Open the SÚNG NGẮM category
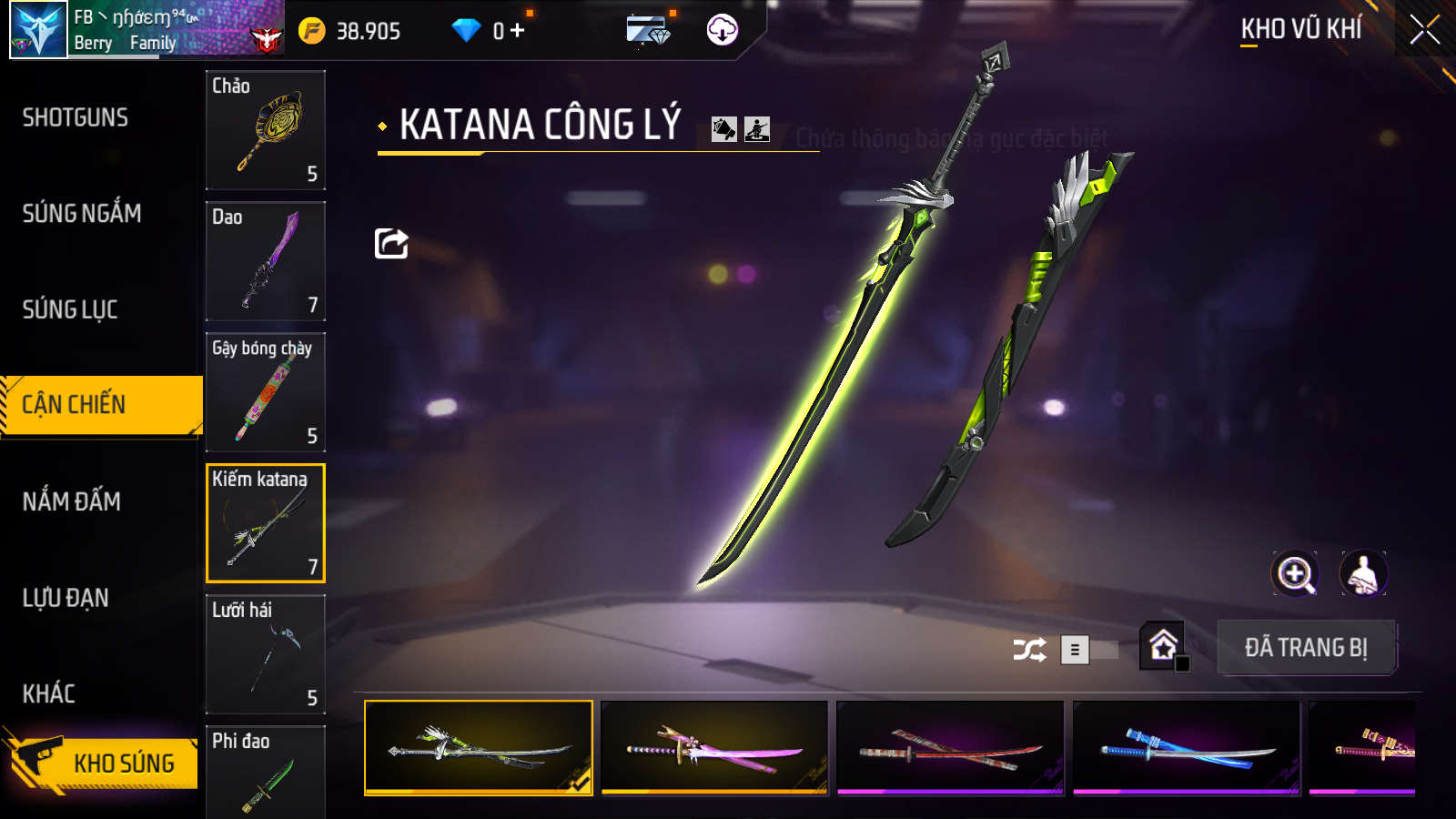The height and width of the screenshot is (819, 1456). (82, 214)
